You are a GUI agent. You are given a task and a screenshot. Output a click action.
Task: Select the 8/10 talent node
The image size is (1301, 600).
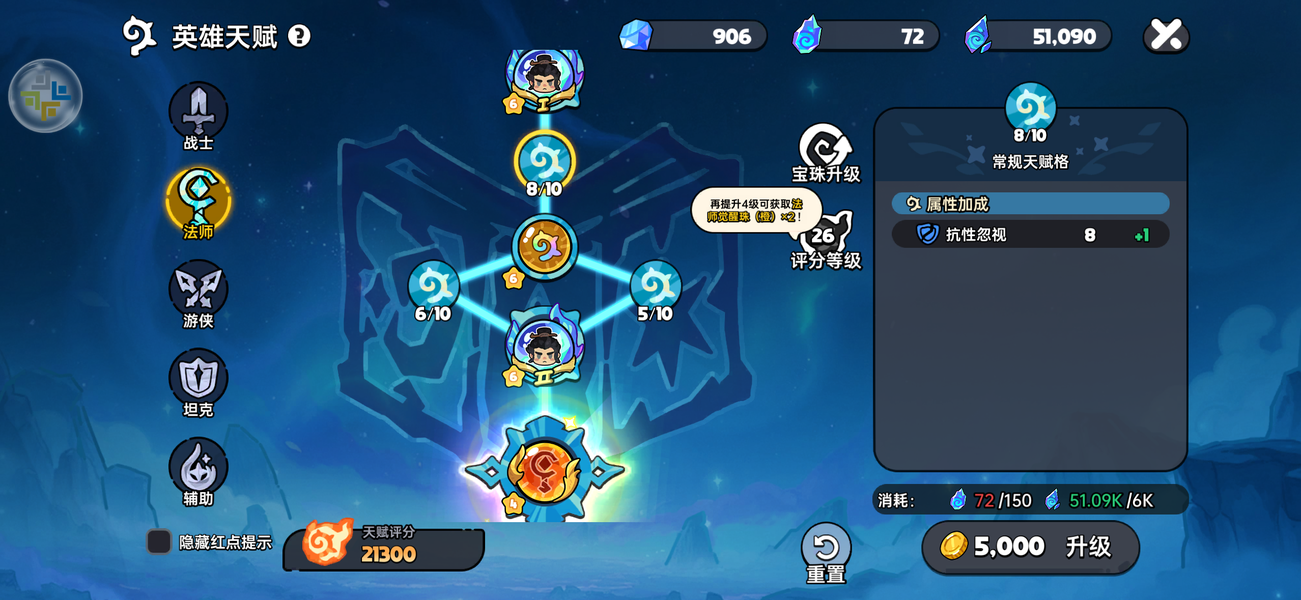pyautogui.click(x=545, y=160)
